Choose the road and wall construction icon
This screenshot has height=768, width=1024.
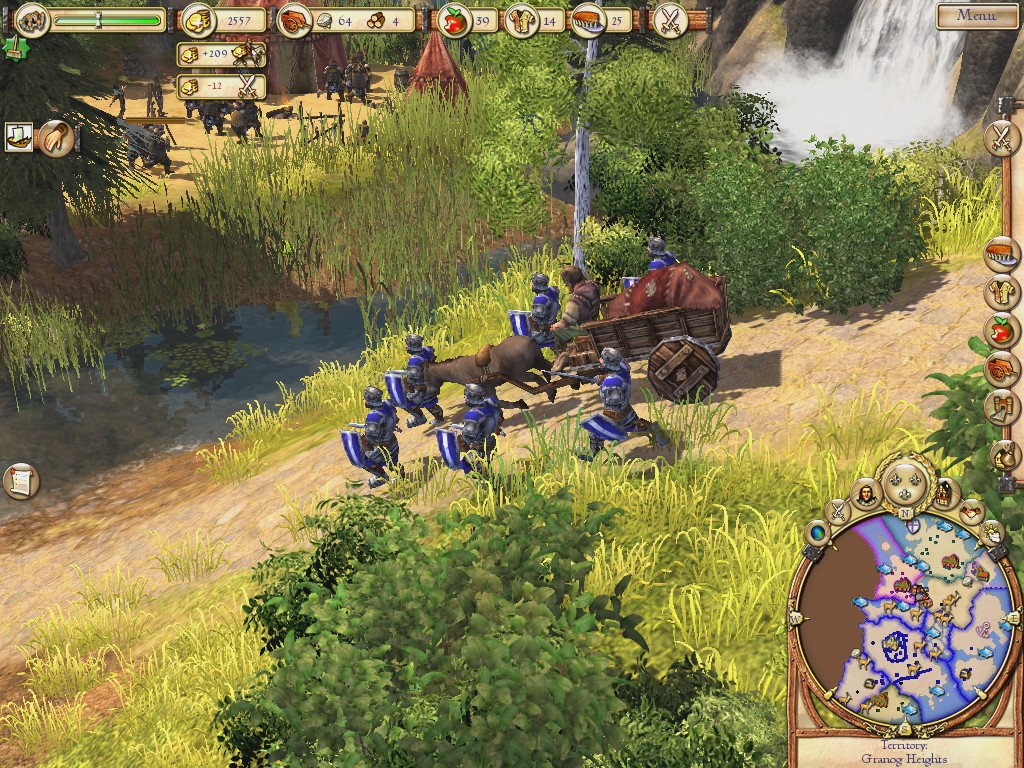pyautogui.click(x=1000, y=407)
